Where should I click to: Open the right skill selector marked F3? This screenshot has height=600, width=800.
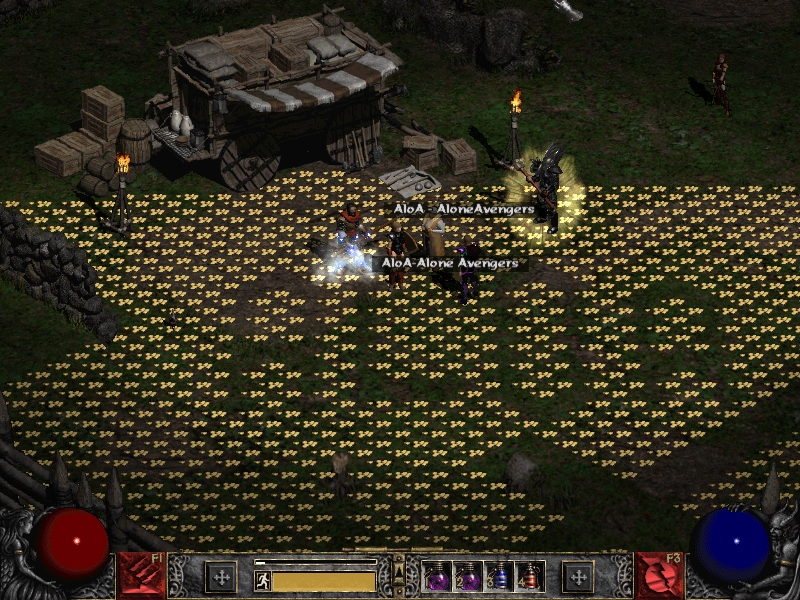pos(660,575)
